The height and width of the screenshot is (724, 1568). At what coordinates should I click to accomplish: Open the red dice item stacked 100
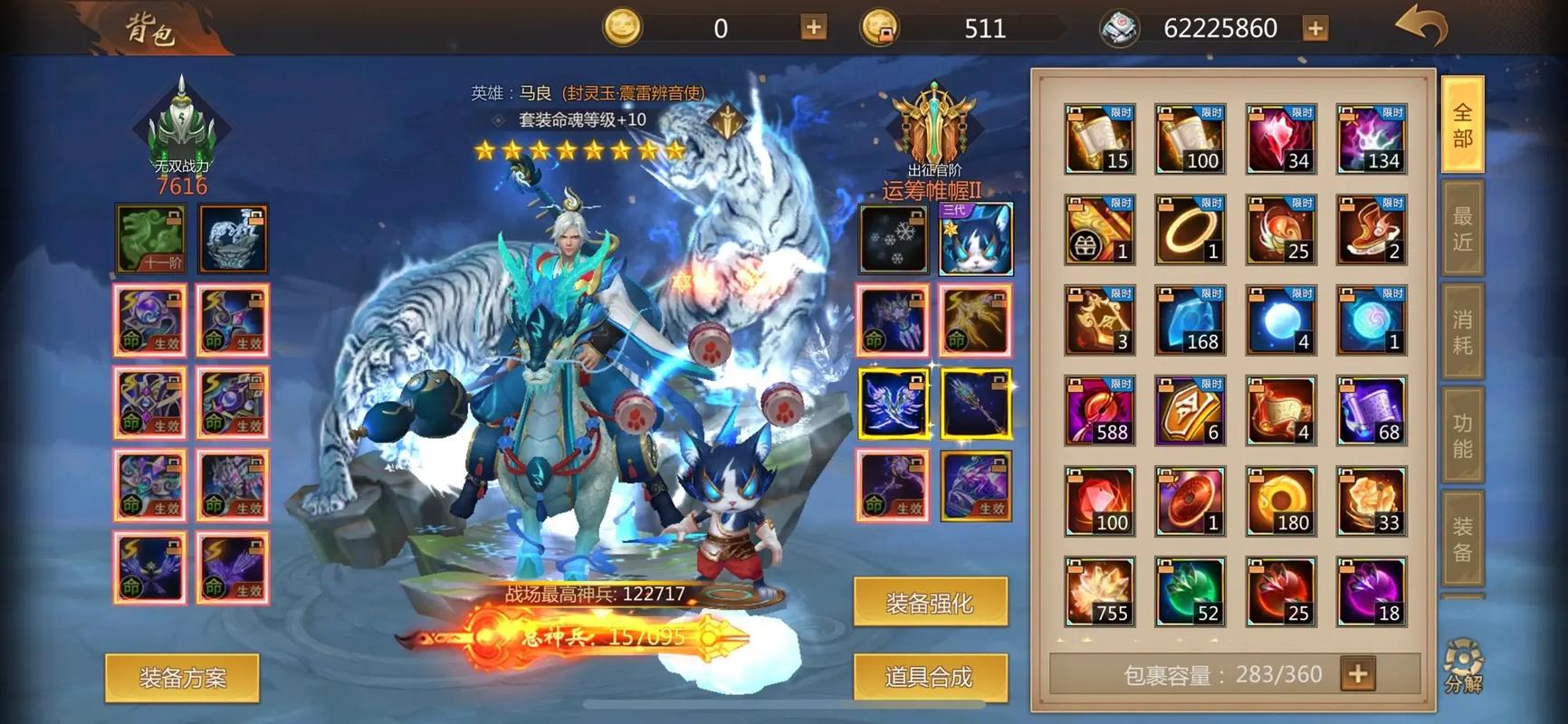1098,500
